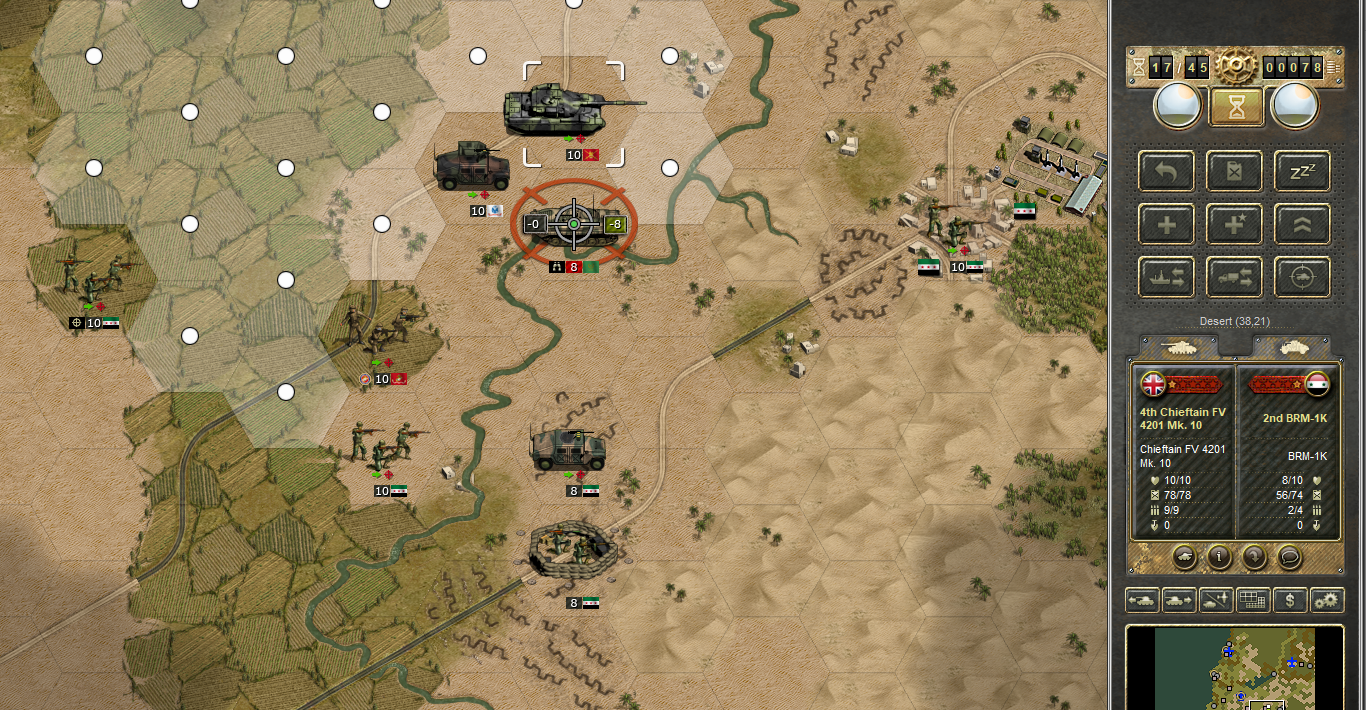Activate the tank crosshair target button
Viewport: 1366px width, 710px height.
pyautogui.click(x=1302, y=277)
